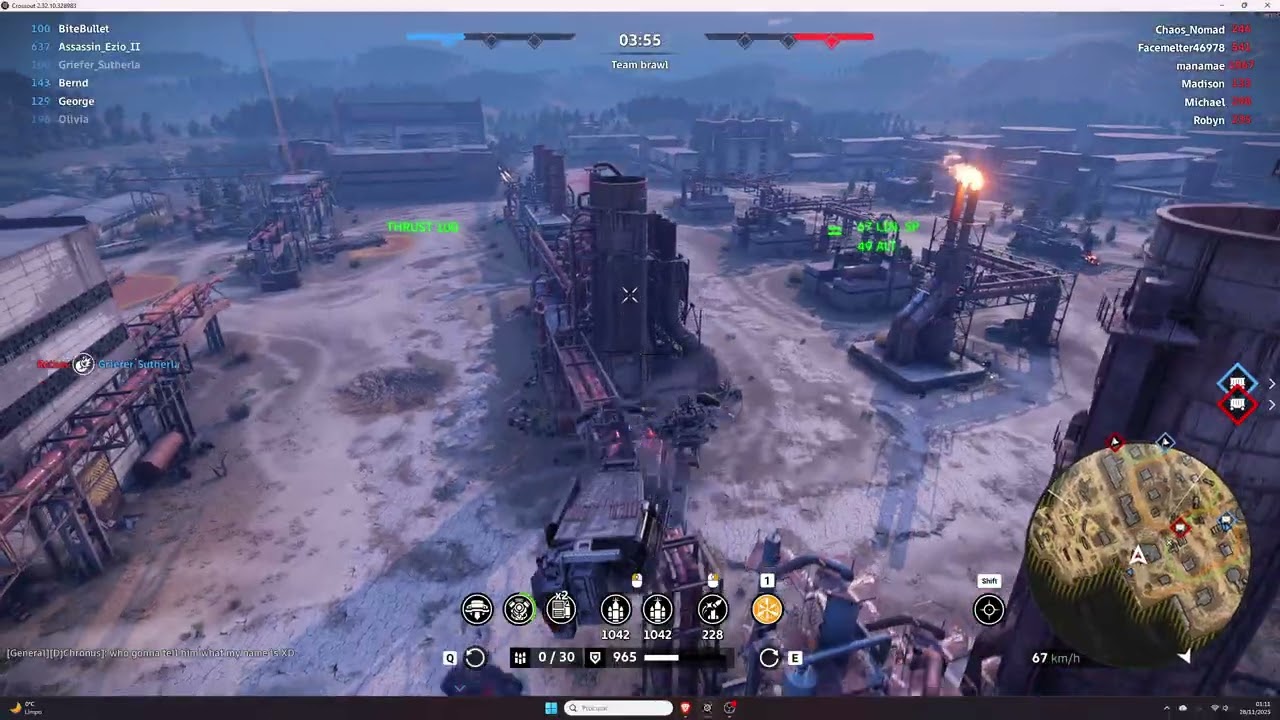This screenshot has width=1280, height=720.
Task: Select the red diamond marker on minimap
Action: click(x=1180, y=526)
